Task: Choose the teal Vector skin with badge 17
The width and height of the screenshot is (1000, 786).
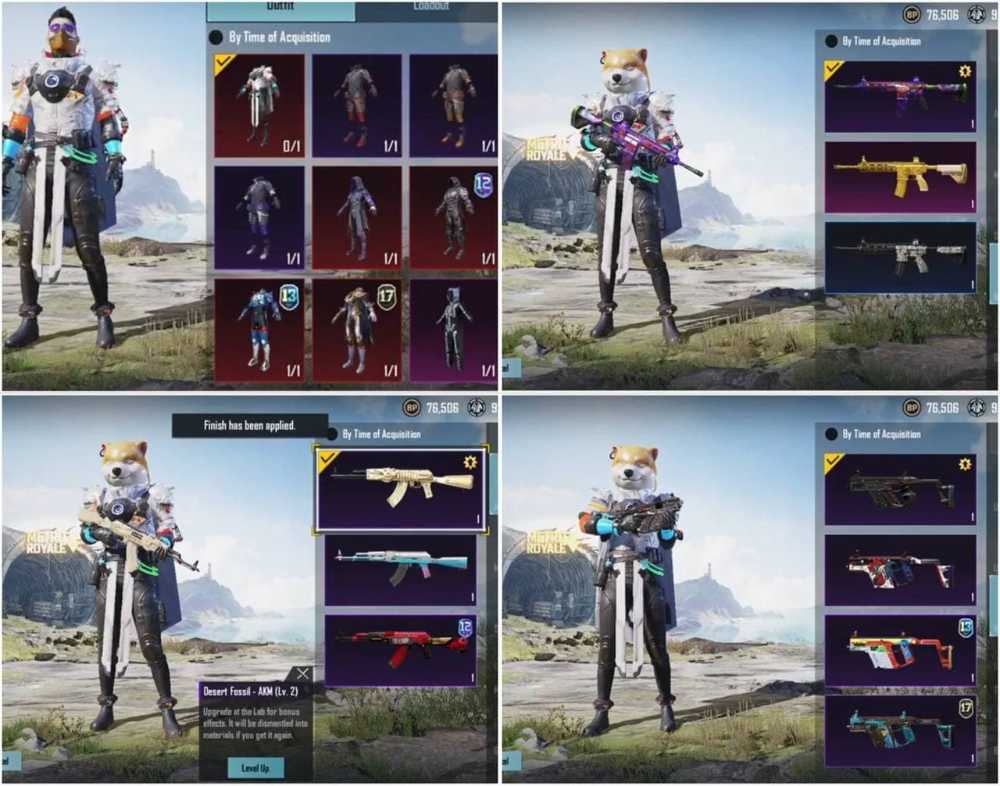Action: pos(900,730)
